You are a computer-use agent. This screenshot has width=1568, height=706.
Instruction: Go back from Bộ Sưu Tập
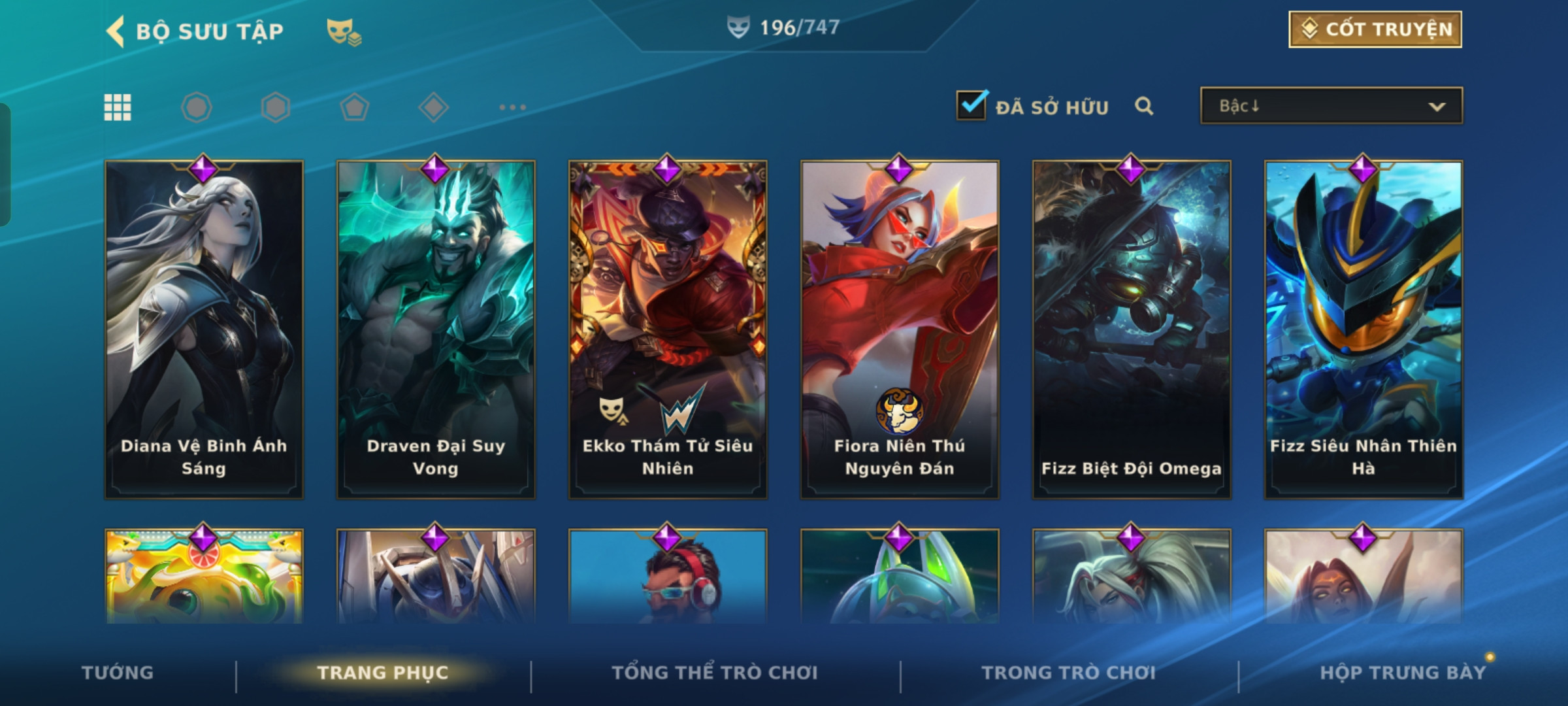coord(116,31)
